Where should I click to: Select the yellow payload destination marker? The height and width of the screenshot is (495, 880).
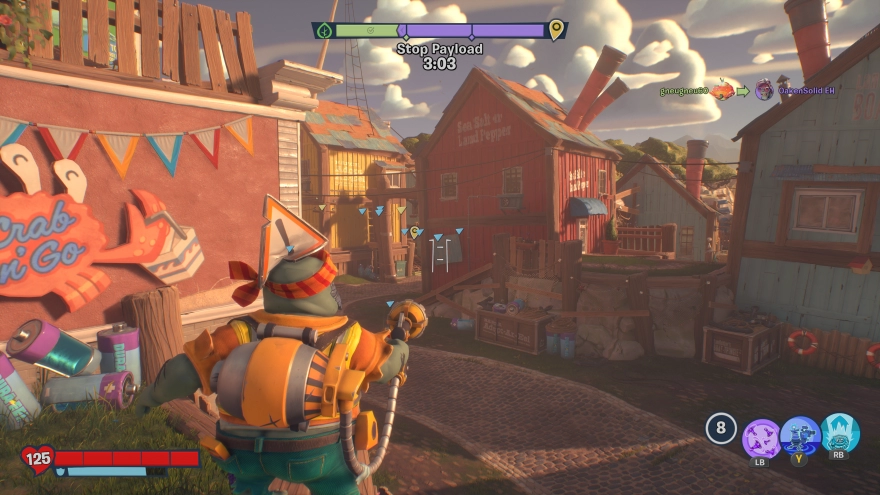(556, 31)
